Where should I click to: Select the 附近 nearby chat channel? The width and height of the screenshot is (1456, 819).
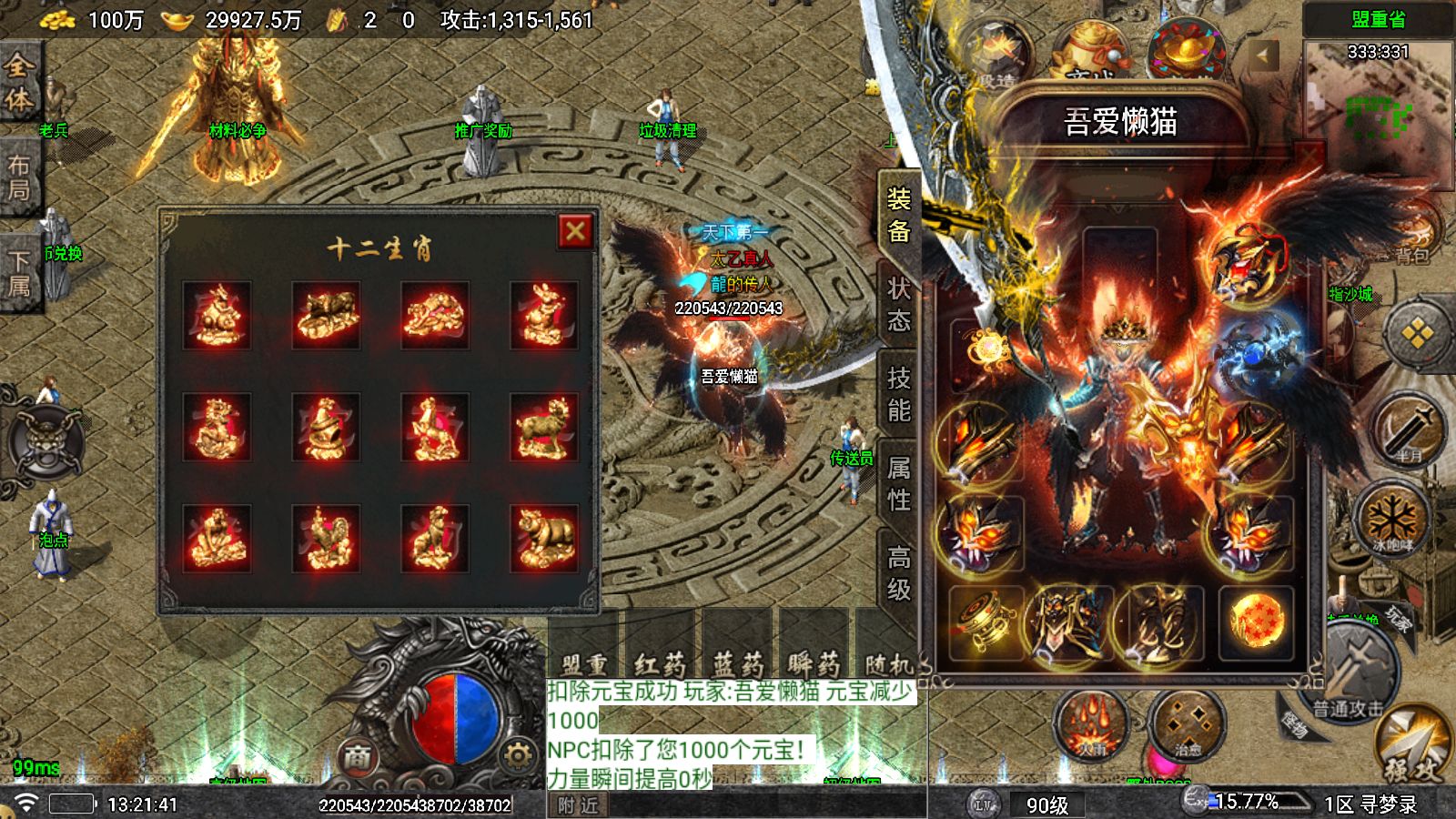[578, 805]
